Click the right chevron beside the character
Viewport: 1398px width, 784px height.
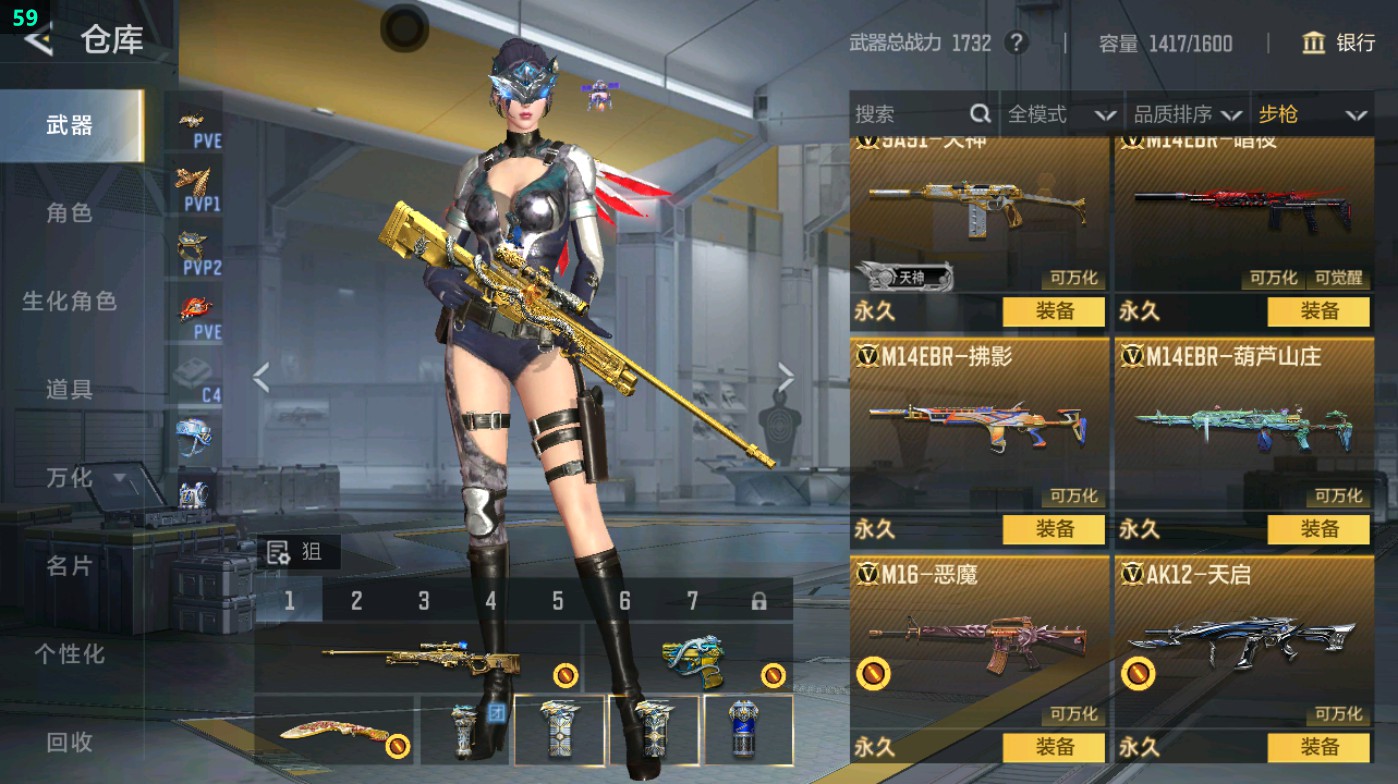point(785,375)
